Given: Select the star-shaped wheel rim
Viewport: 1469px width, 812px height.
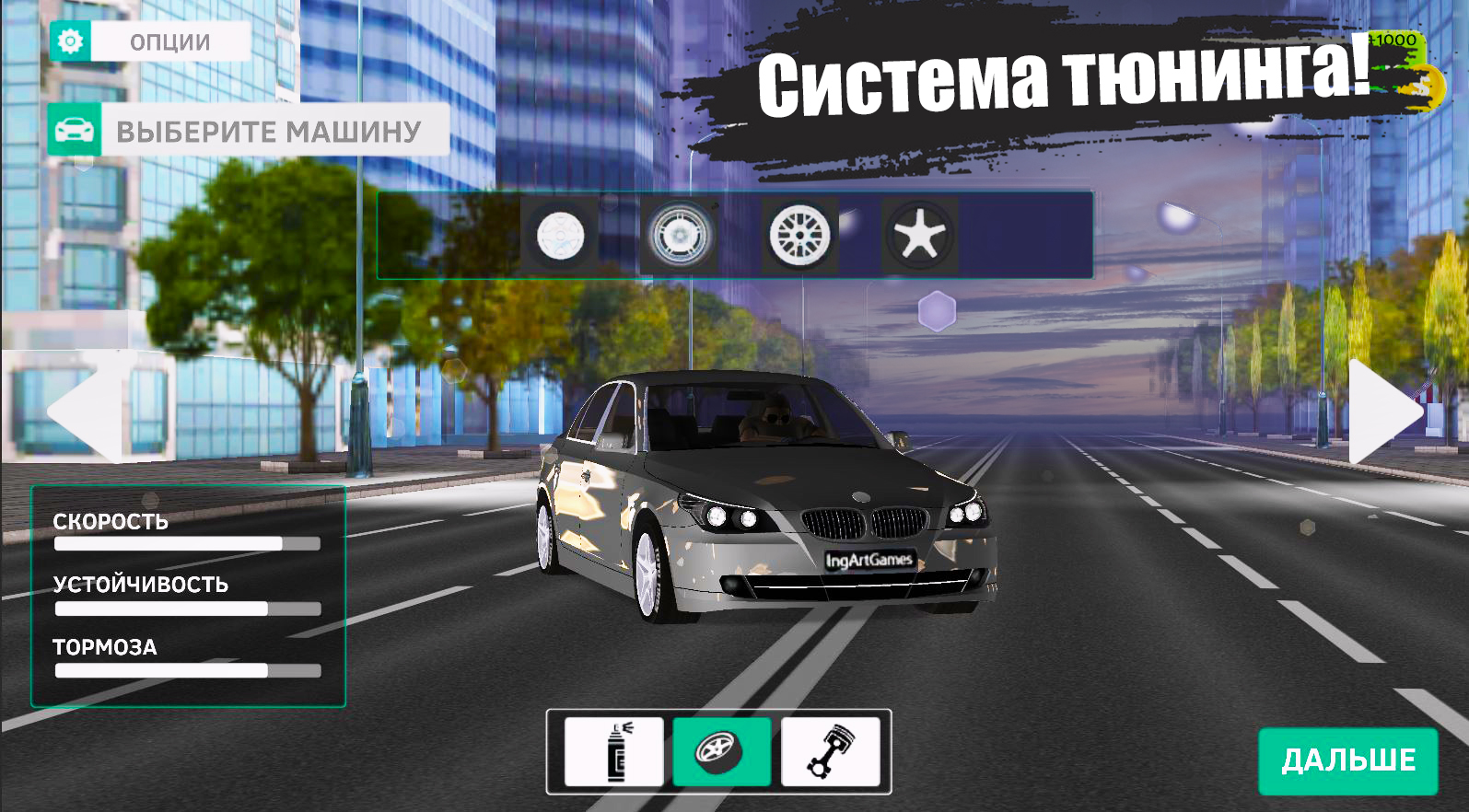Looking at the screenshot, I should pos(918,237).
